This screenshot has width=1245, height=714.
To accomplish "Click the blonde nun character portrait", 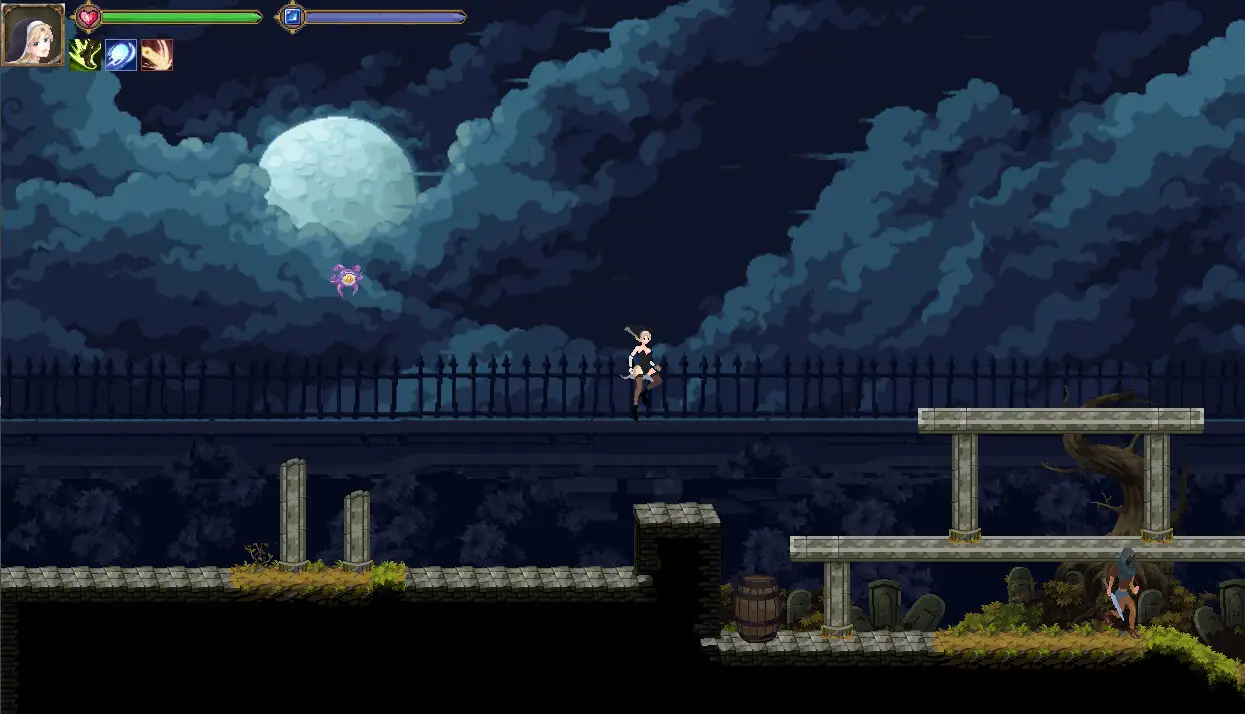I will click(33, 35).
